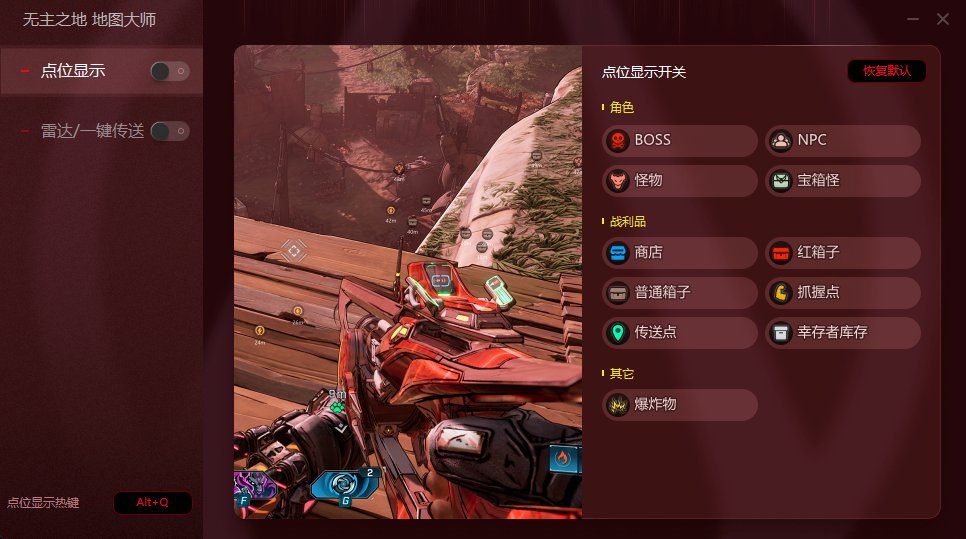Image resolution: width=966 pixels, height=539 pixels.
Task: Click the game preview image
Action: [x=408, y=281]
